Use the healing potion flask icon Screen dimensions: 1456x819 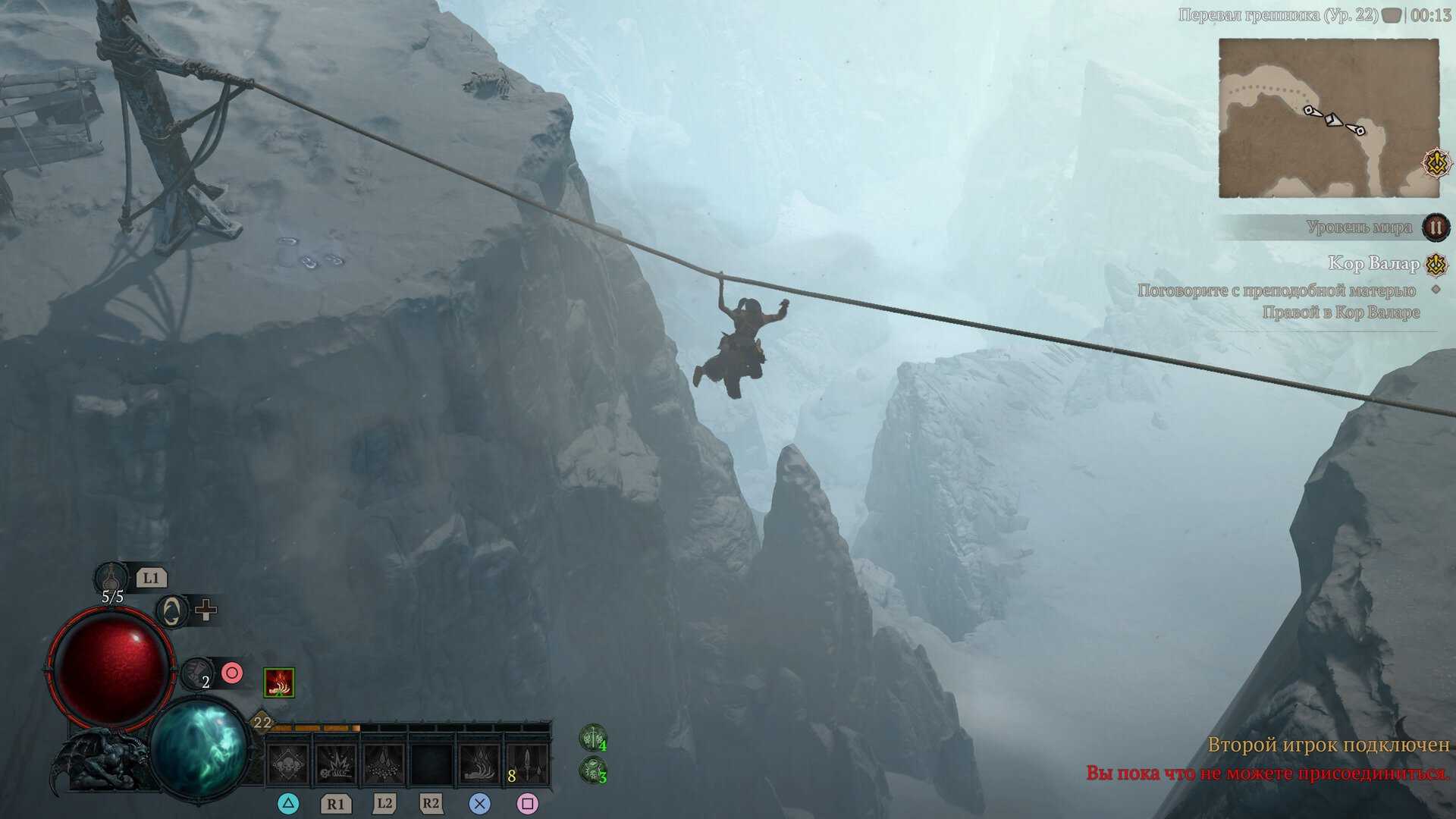coord(112,579)
